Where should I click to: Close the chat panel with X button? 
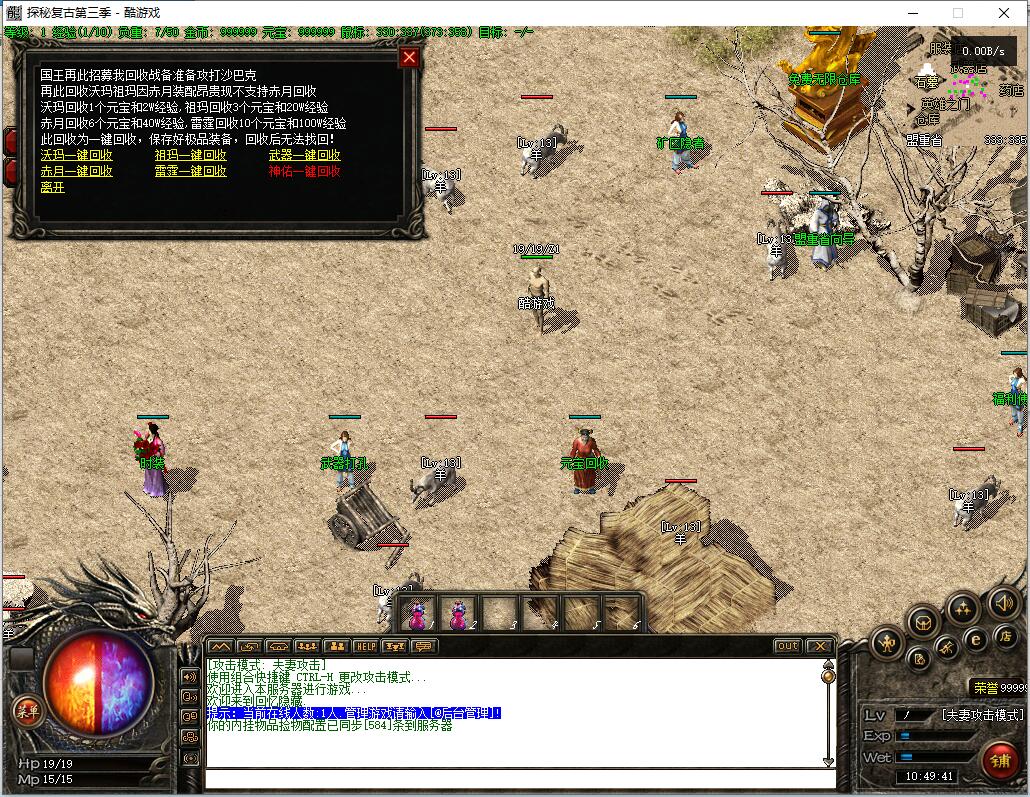(x=819, y=646)
